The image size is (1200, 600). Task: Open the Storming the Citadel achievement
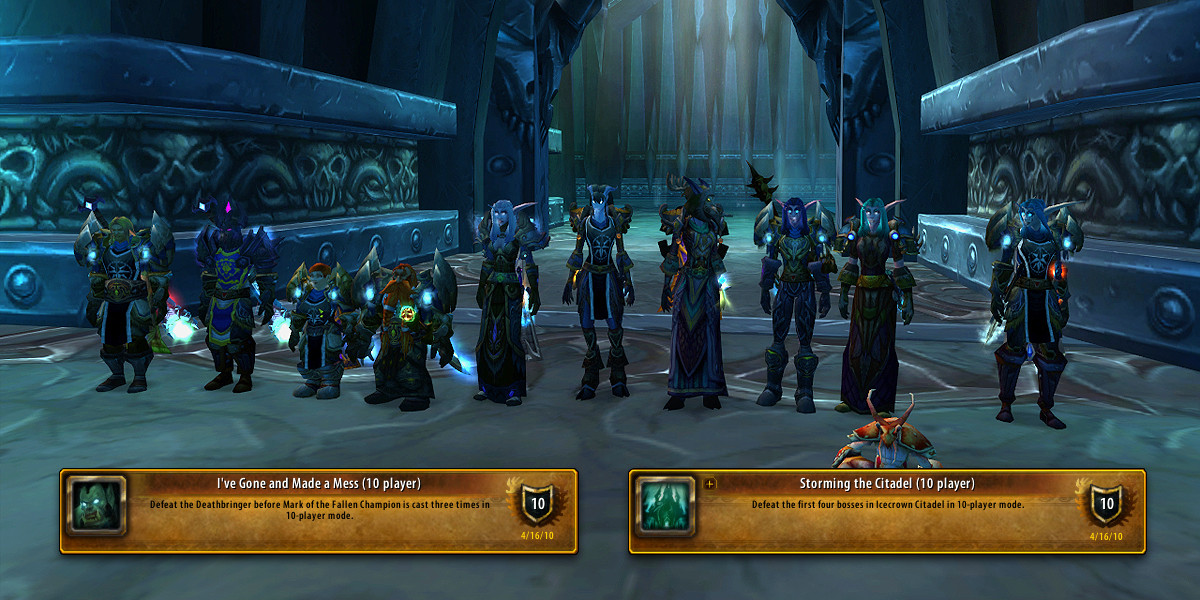point(886,484)
